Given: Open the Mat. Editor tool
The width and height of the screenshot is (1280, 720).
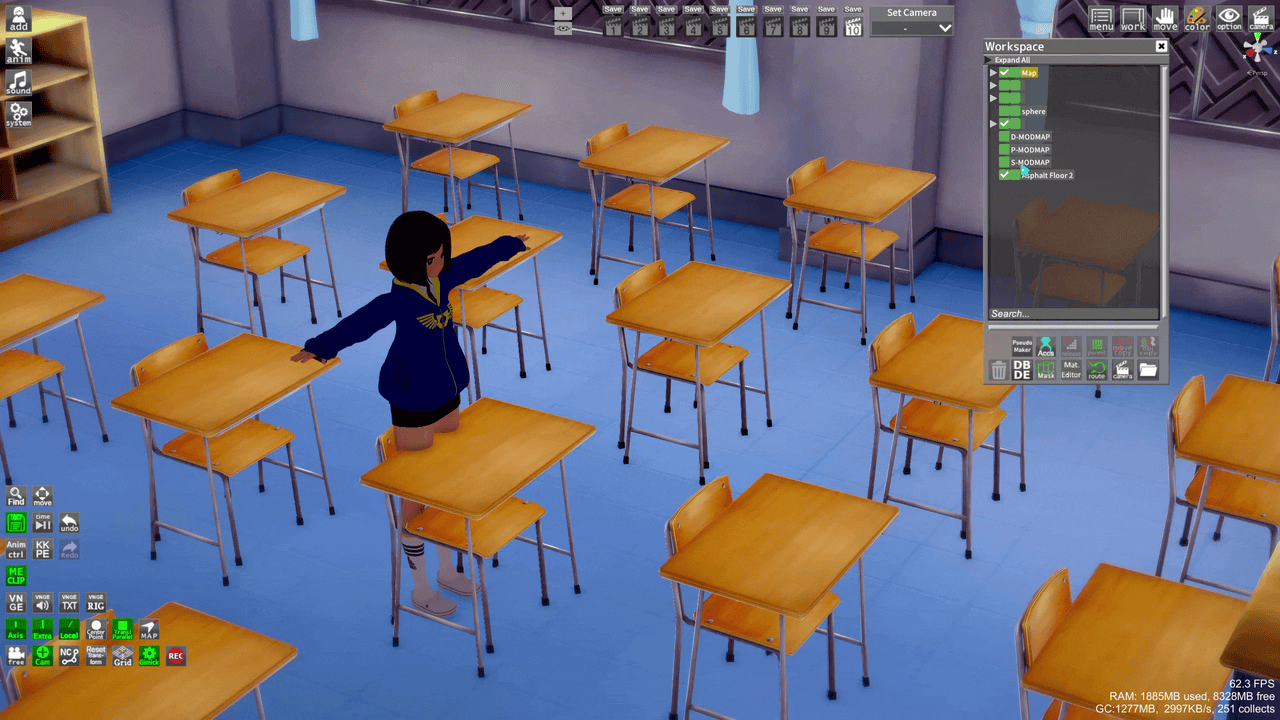Looking at the screenshot, I should [x=1071, y=370].
